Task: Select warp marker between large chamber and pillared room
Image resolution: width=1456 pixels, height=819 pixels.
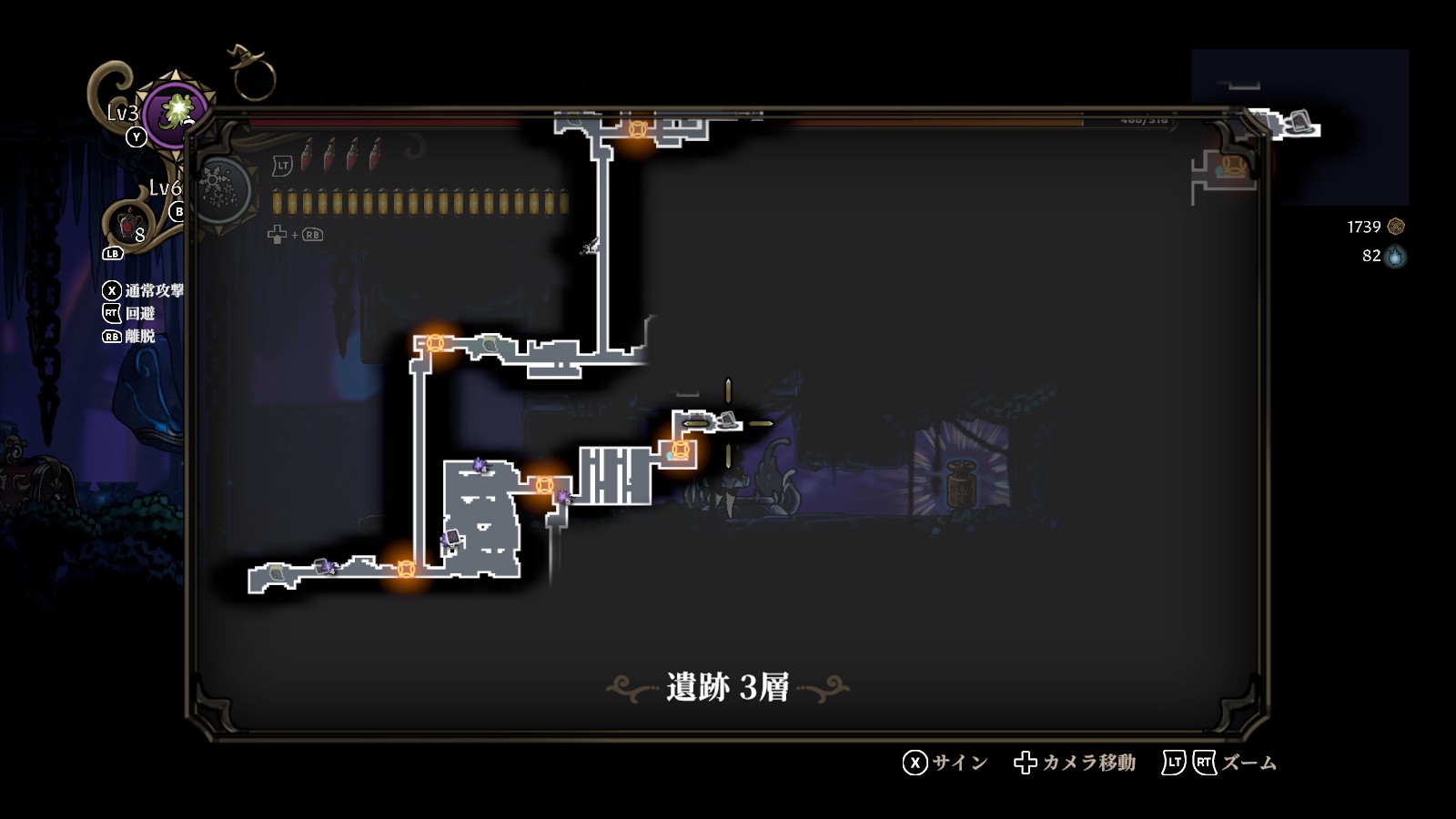Action: tap(544, 485)
